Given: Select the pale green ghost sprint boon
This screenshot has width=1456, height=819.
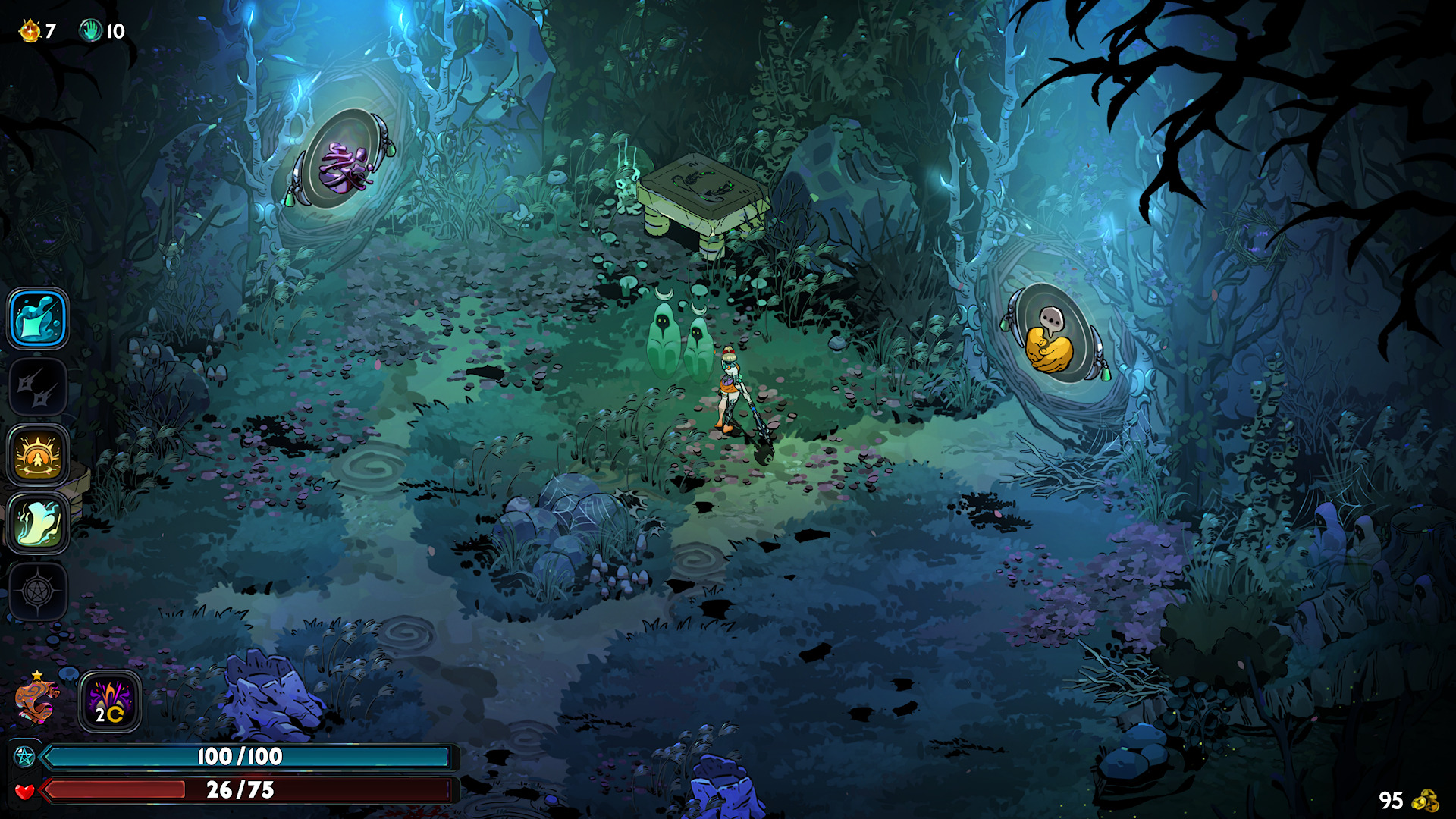Looking at the screenshot, I should [x=38, y=523].
